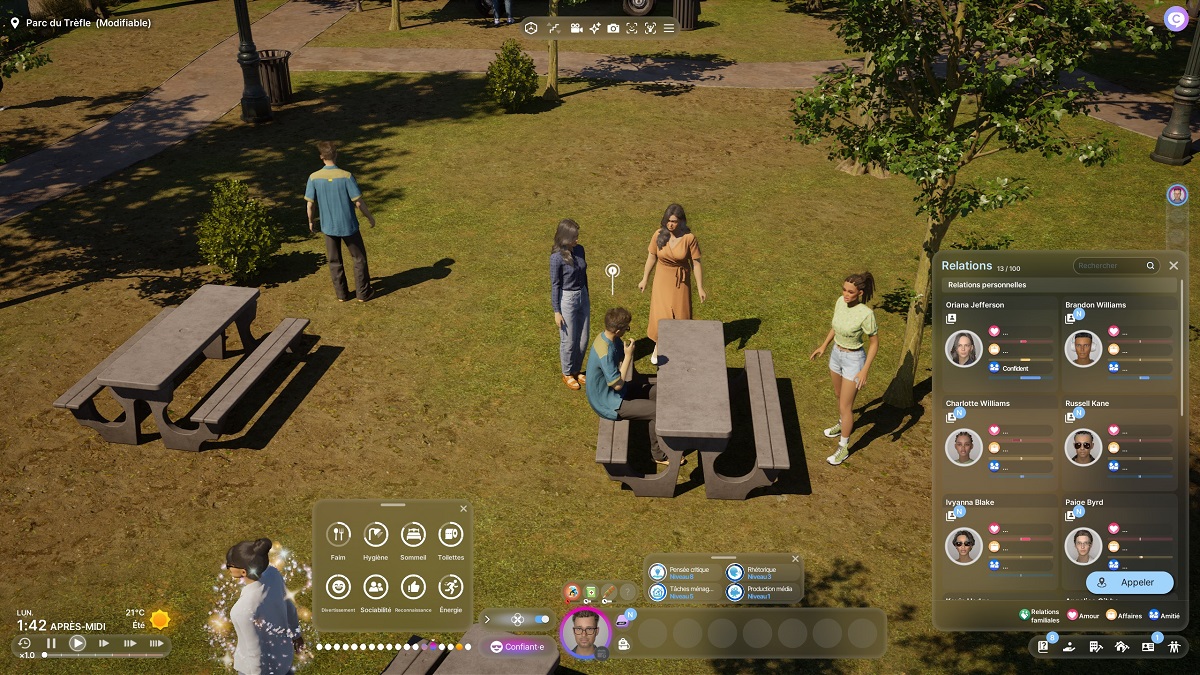This screenshot has width=1200, height=675.
Task: Toggle the autonomy switch near the portrait
Action: click(541, 619)
